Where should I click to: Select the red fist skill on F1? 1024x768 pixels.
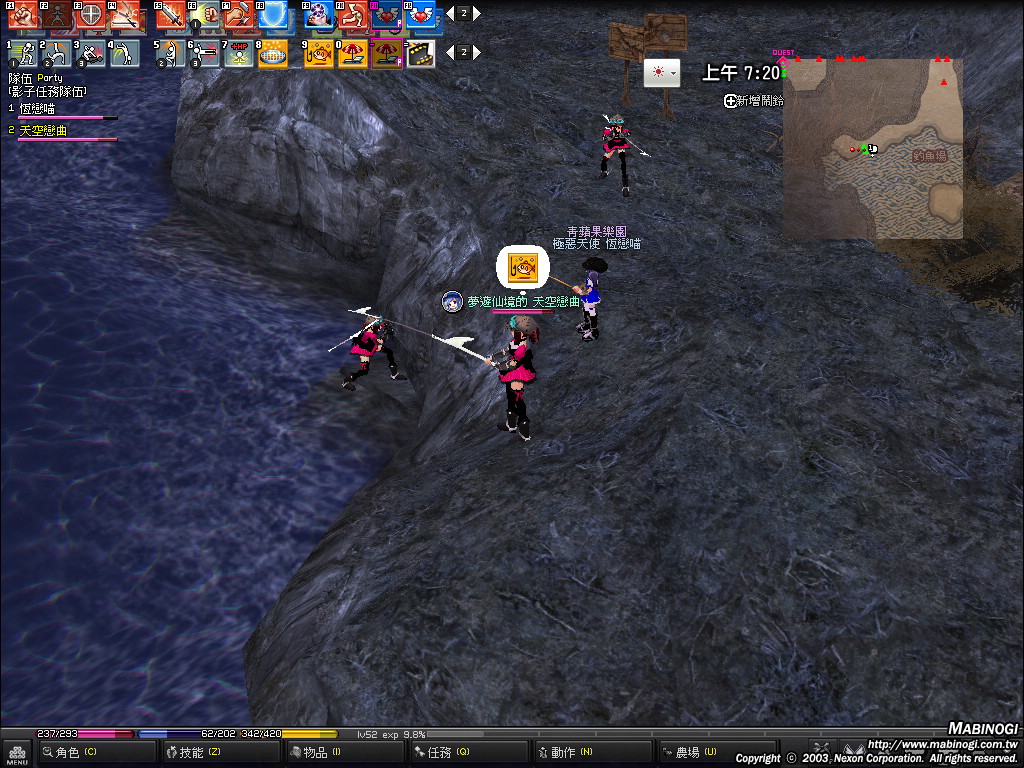(24, 14)
